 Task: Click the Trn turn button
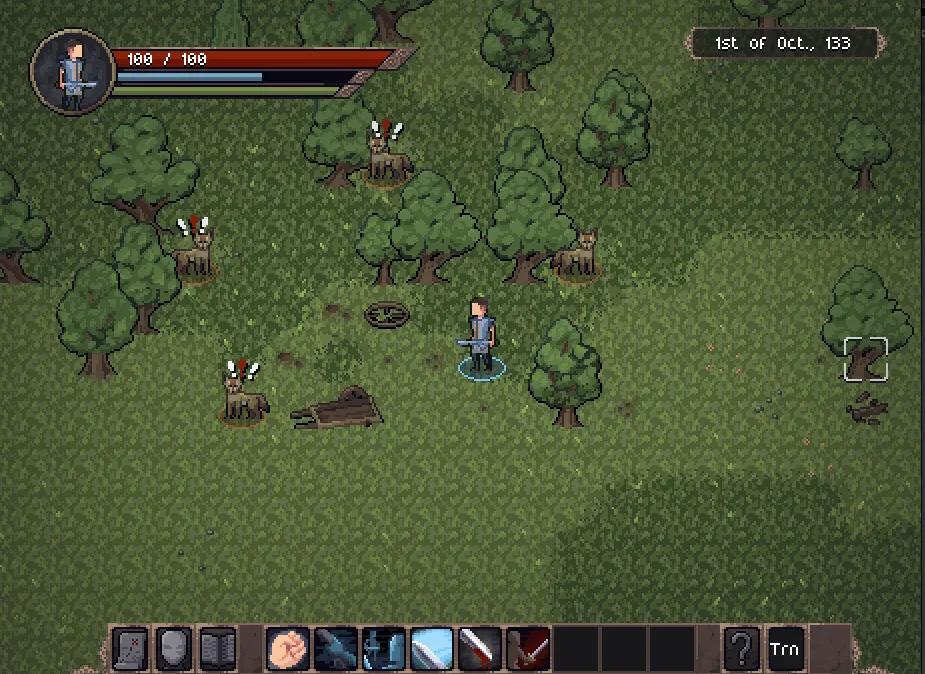[x=785, y=649]
